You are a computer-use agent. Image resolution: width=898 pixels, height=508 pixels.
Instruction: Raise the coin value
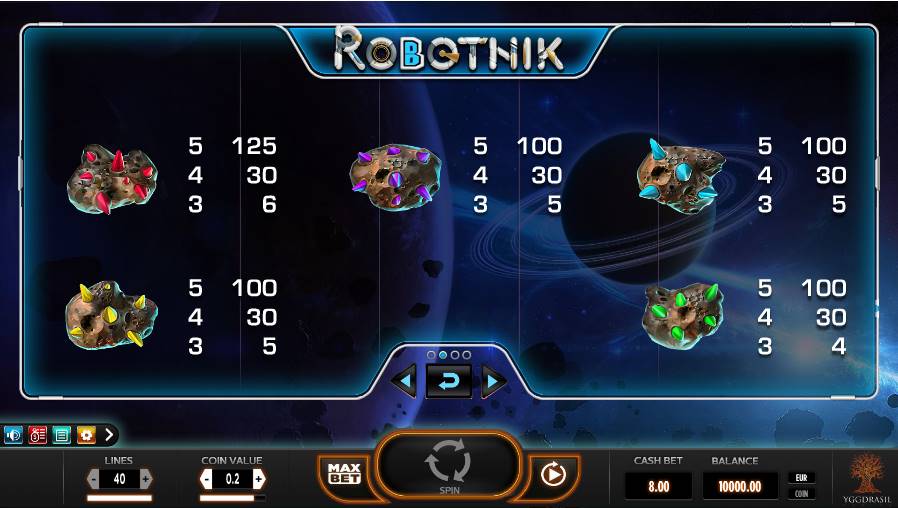[259, 479]
